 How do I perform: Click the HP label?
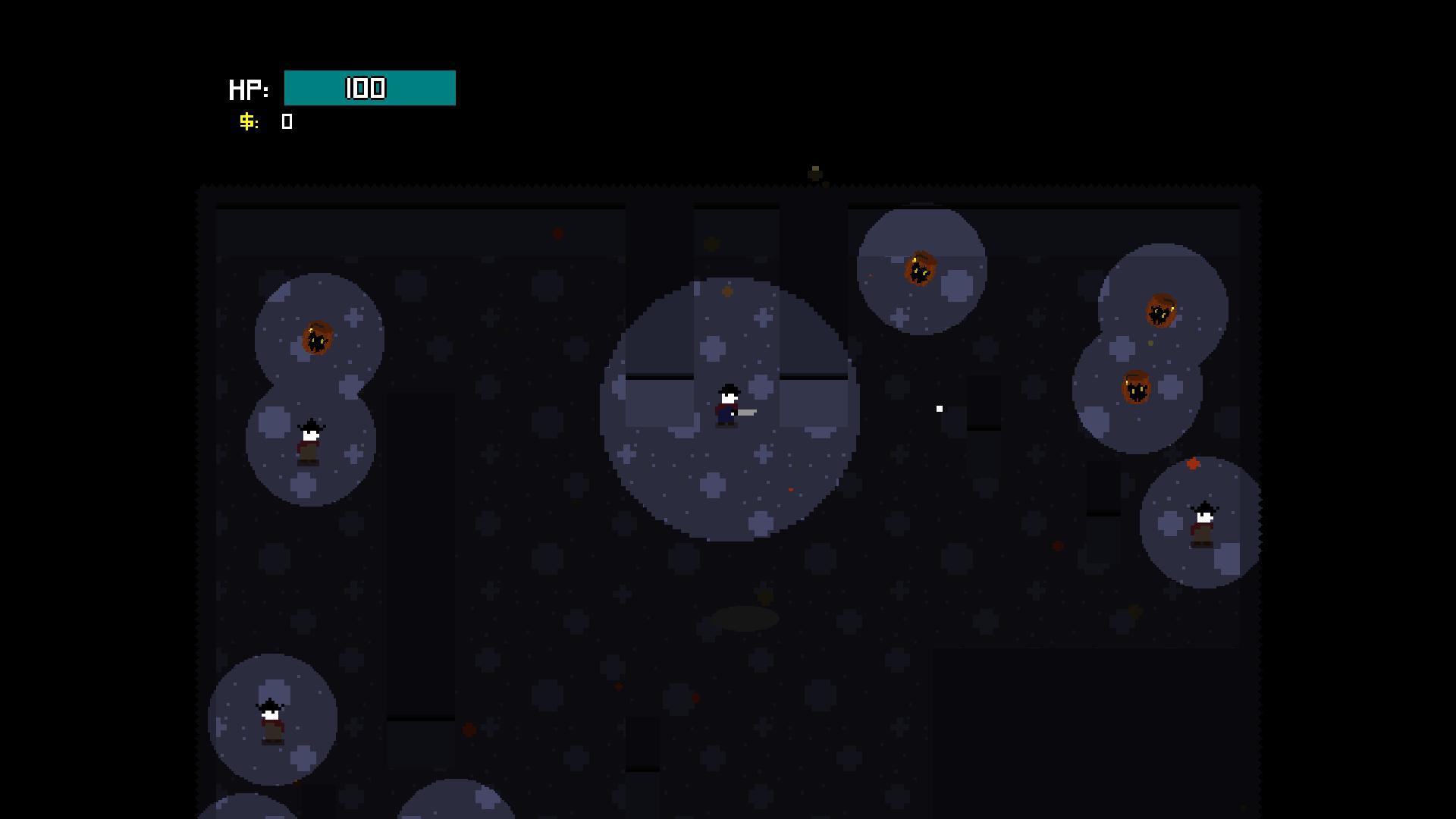(248, 88)
